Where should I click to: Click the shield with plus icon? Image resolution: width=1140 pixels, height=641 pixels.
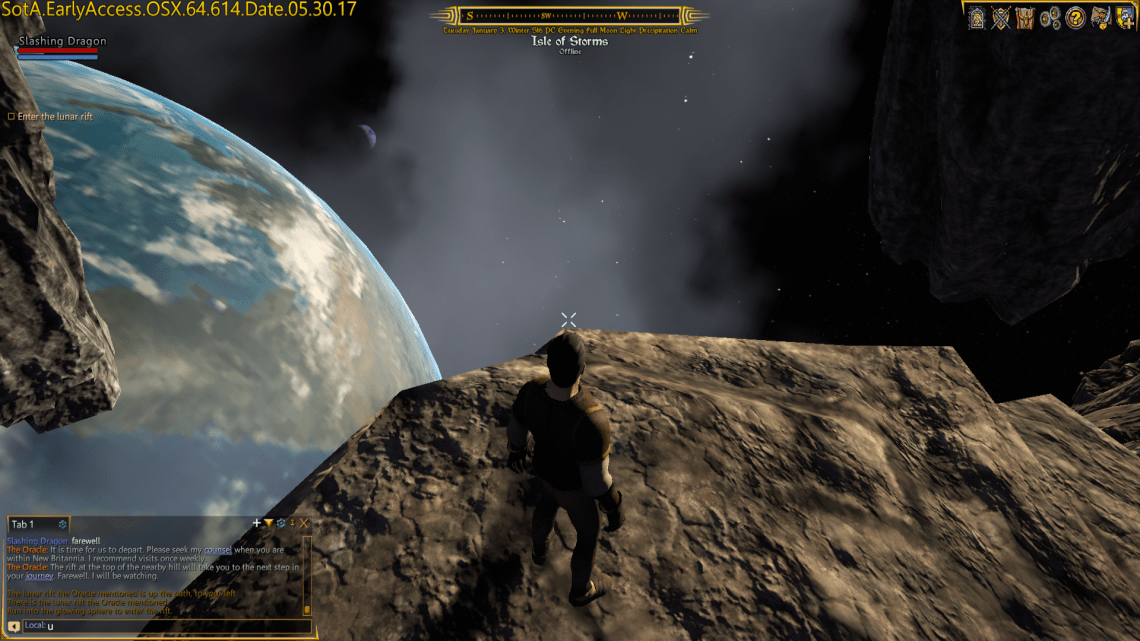pyautogui.click(x=1124, y=17)
